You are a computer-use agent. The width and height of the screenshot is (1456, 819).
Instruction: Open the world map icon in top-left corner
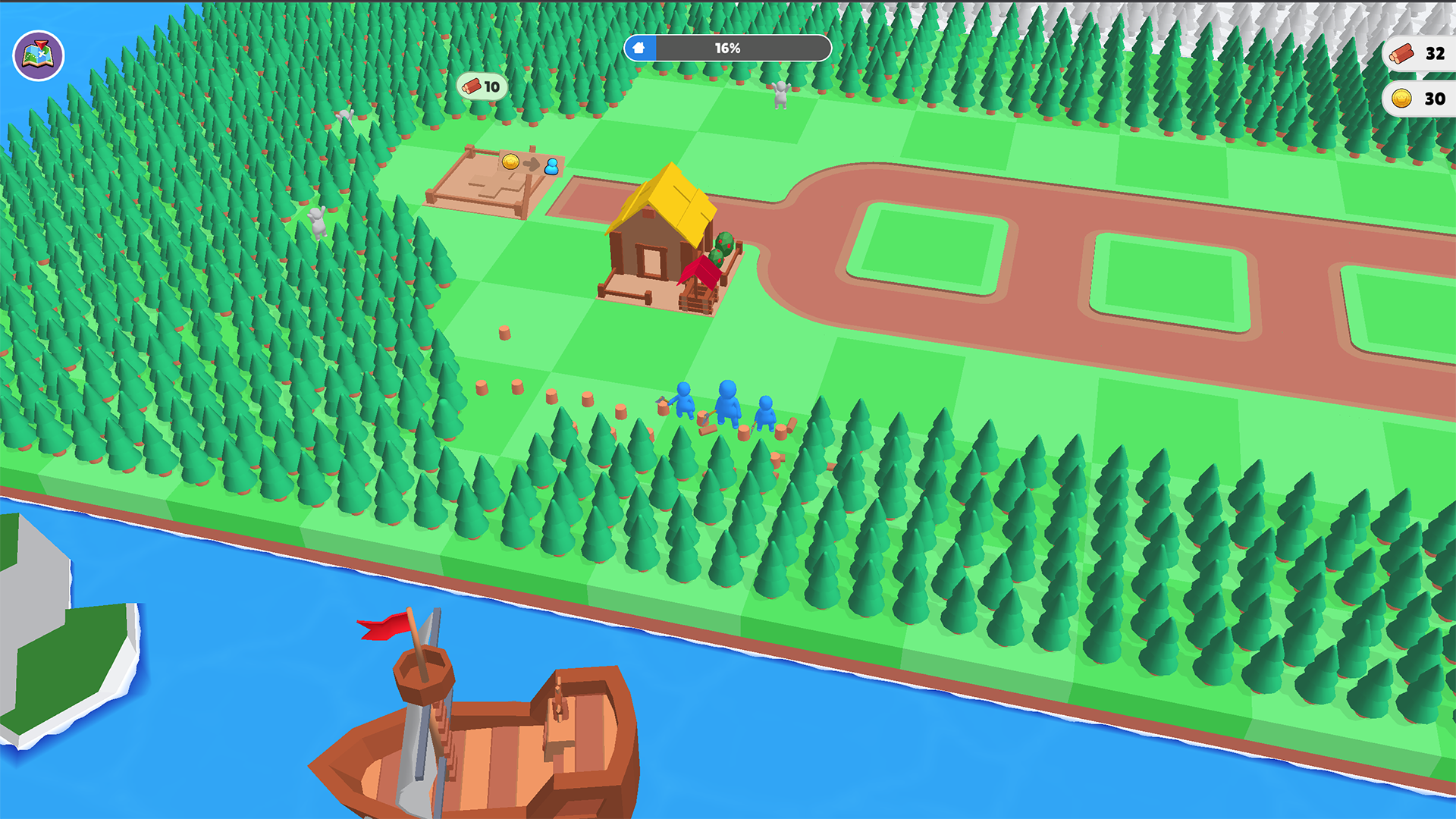37,55
